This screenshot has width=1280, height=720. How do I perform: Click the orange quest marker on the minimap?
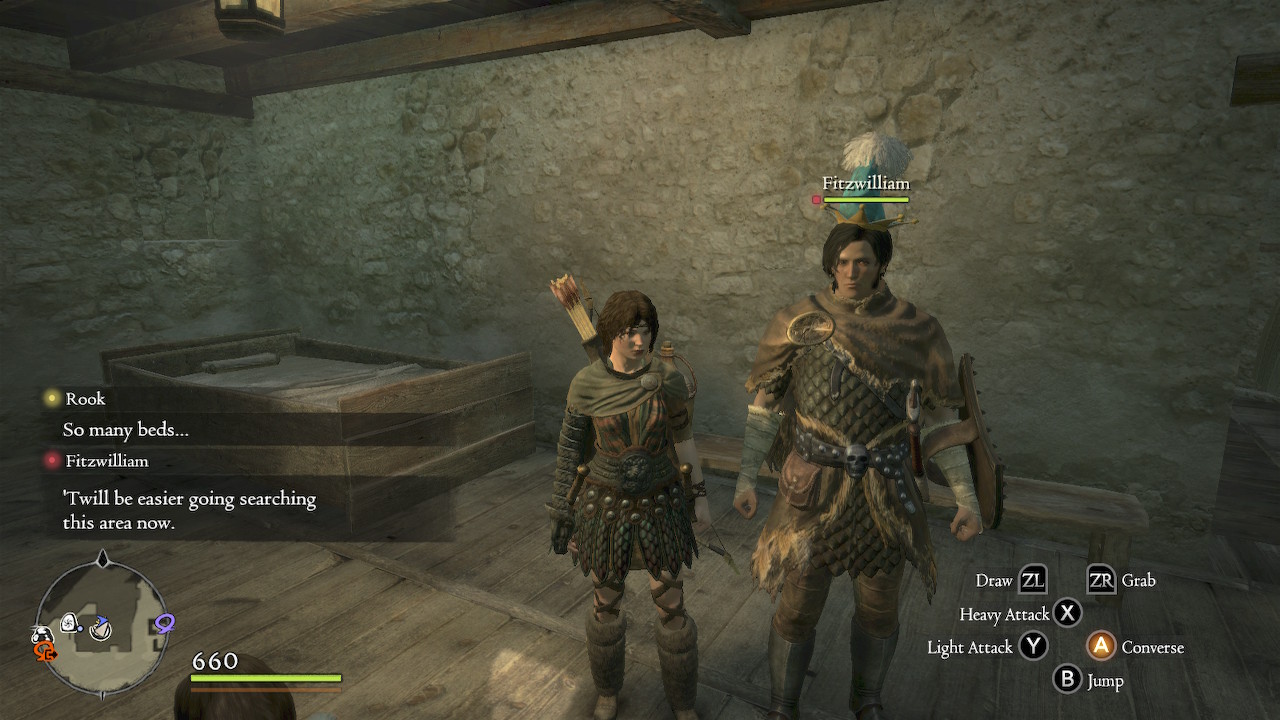[45, 651]
